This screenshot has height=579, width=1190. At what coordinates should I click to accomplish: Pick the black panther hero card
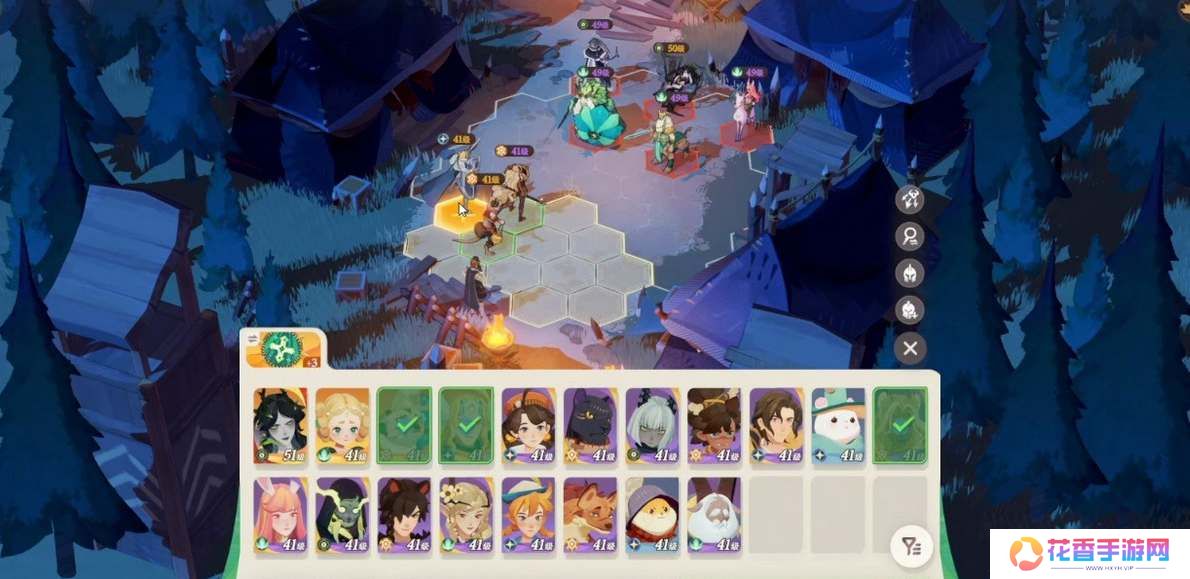click(590, 426)
